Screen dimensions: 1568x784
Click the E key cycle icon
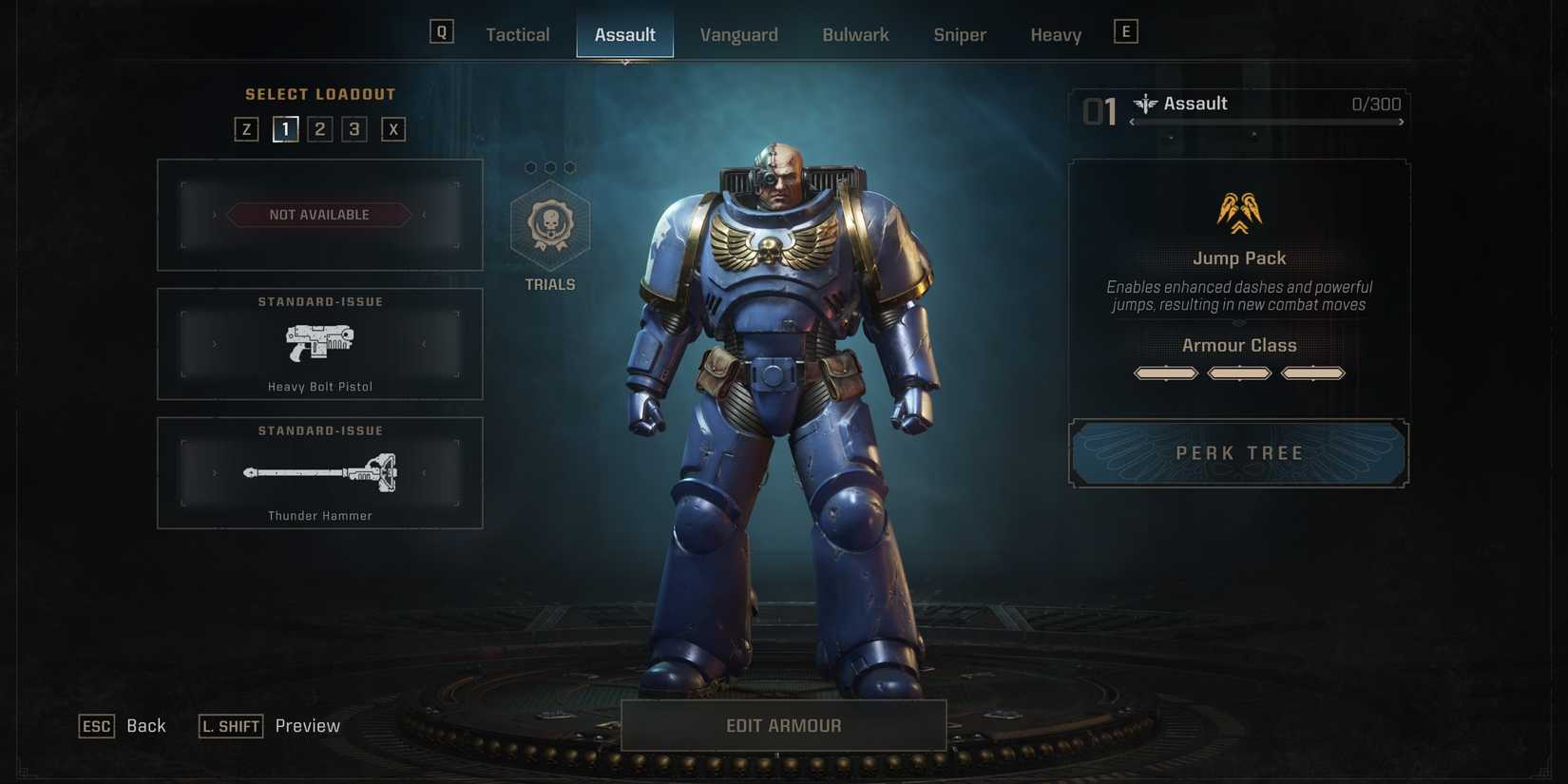click(1126, 30)
